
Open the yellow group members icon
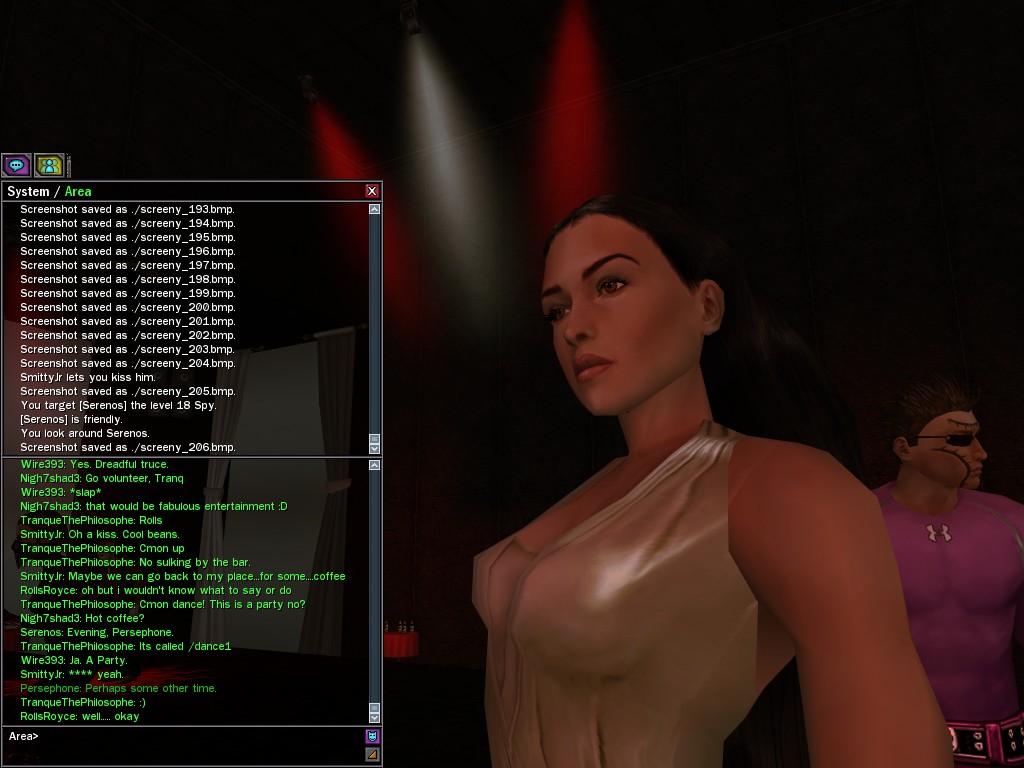tap(49, 165)
